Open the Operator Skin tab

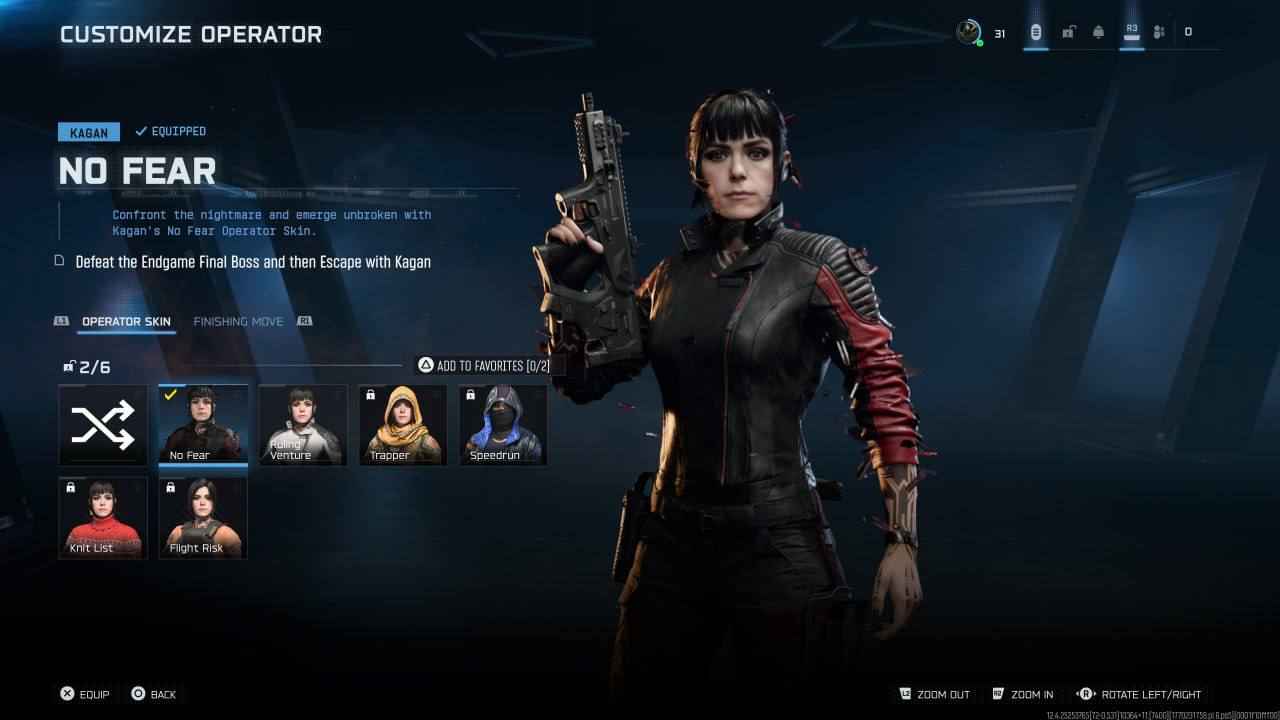click(x=126, y=322)
